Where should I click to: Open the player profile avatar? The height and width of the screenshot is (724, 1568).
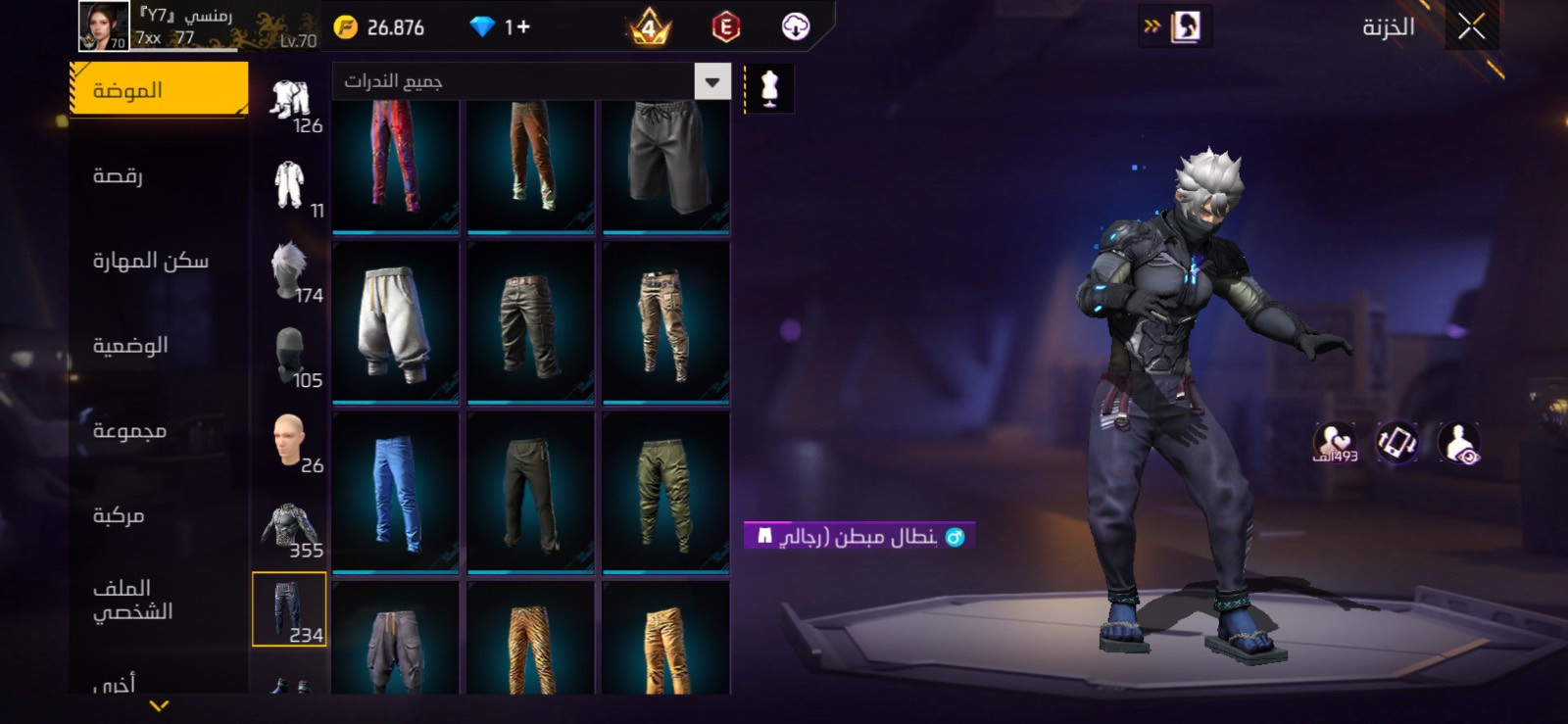tap(103, 26)
